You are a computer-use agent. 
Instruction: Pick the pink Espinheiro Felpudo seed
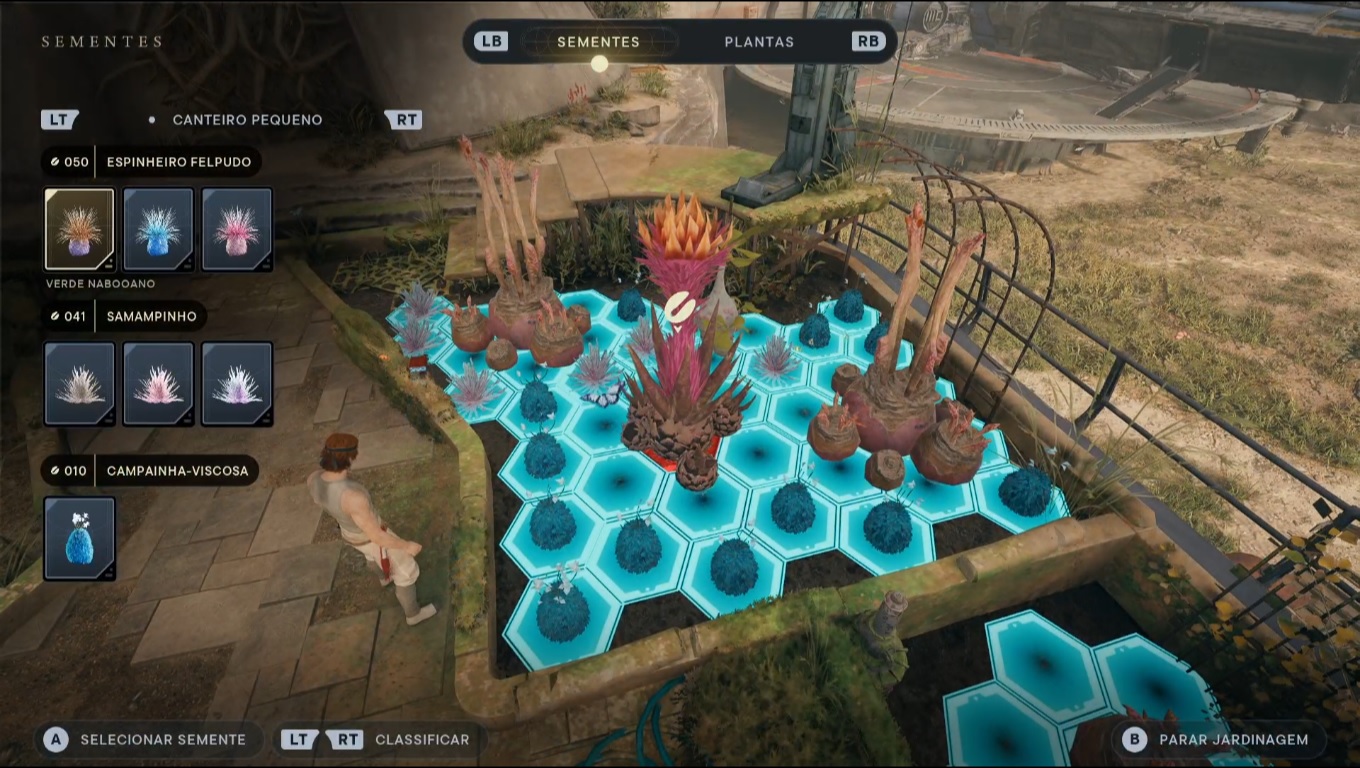(x=237, y=229)
